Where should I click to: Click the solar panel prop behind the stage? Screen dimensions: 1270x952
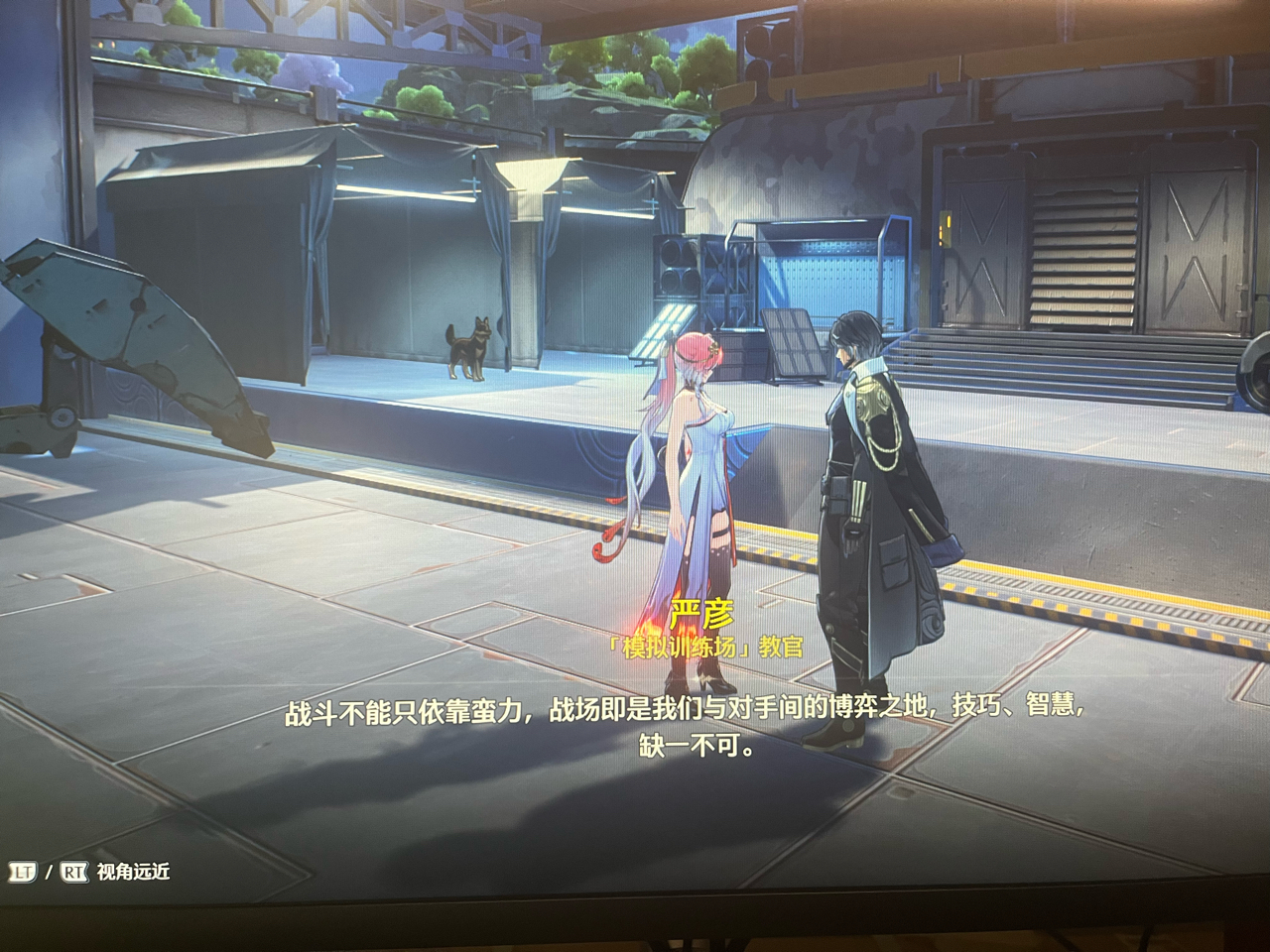(794, 347)
